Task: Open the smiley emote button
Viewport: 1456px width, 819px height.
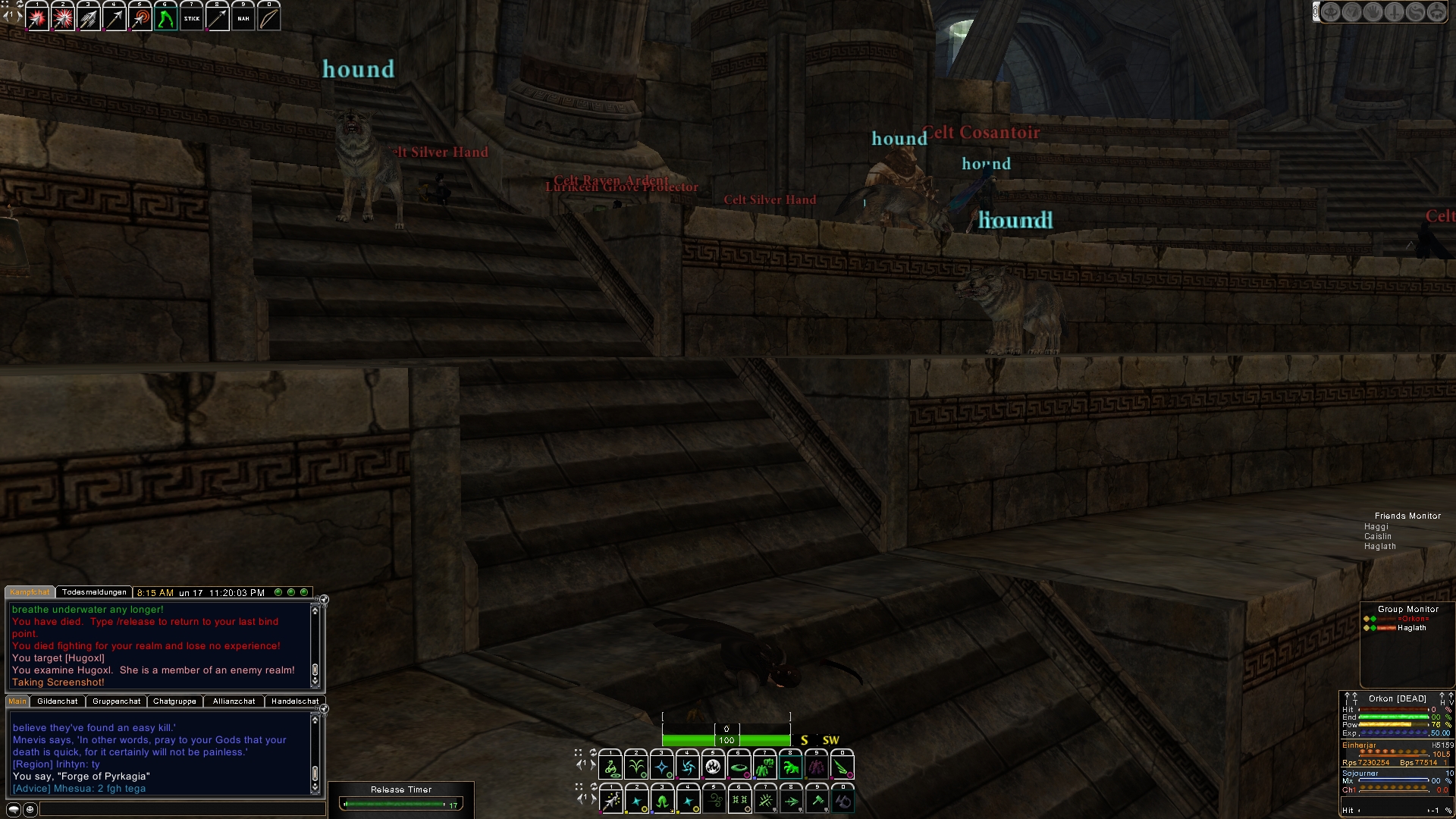Action: coord(30,810)
